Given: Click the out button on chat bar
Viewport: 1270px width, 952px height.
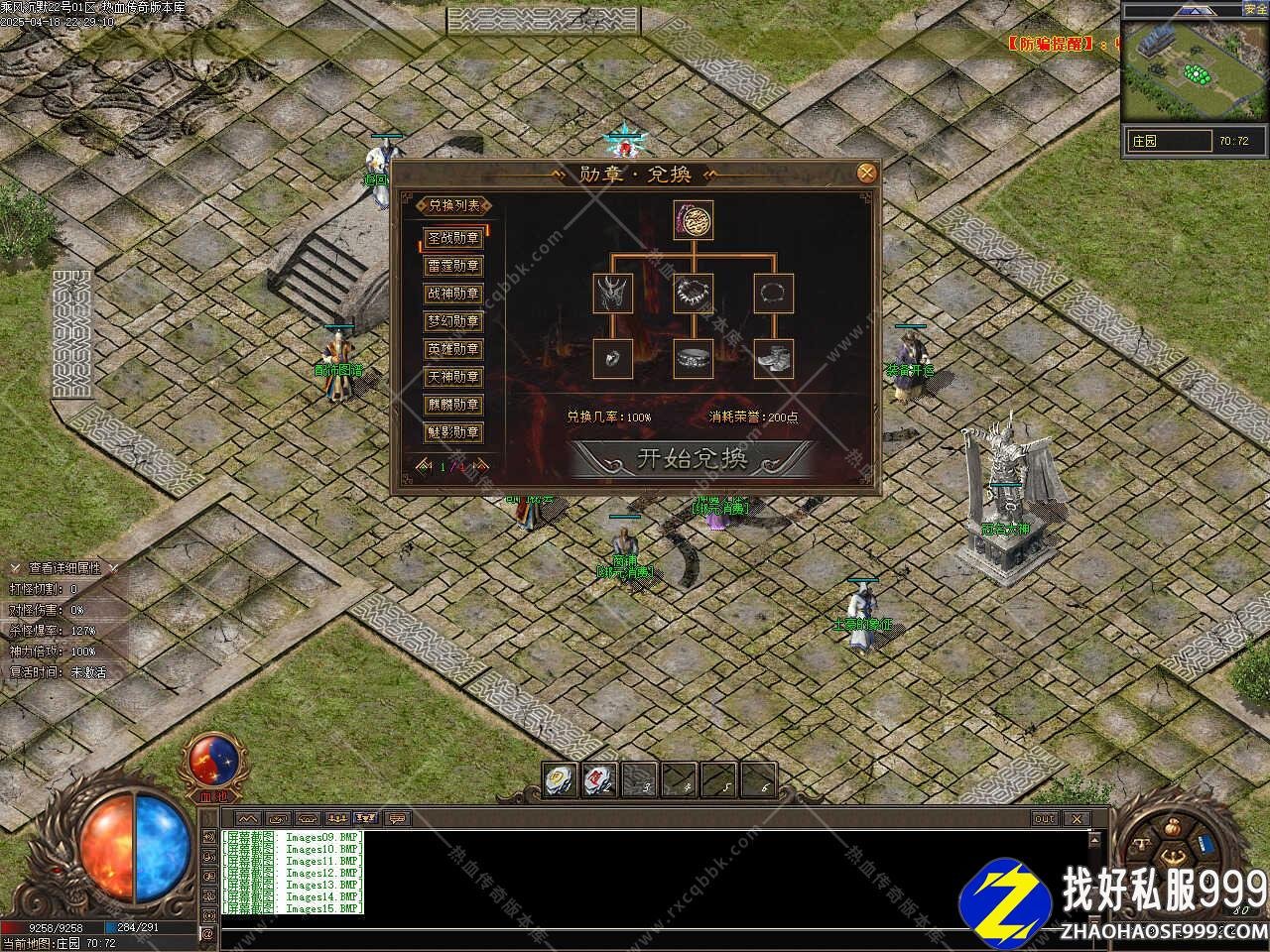Looking at the screenshot, I should pyautogui.click(x=1045, y=819).
